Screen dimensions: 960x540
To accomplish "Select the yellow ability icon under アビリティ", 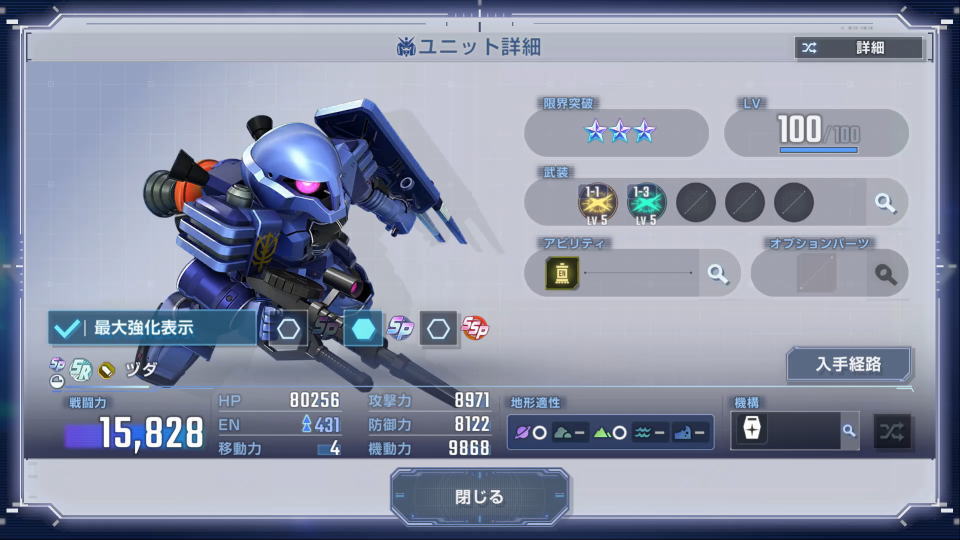I will pyautogui.click(x=562, y=273).
